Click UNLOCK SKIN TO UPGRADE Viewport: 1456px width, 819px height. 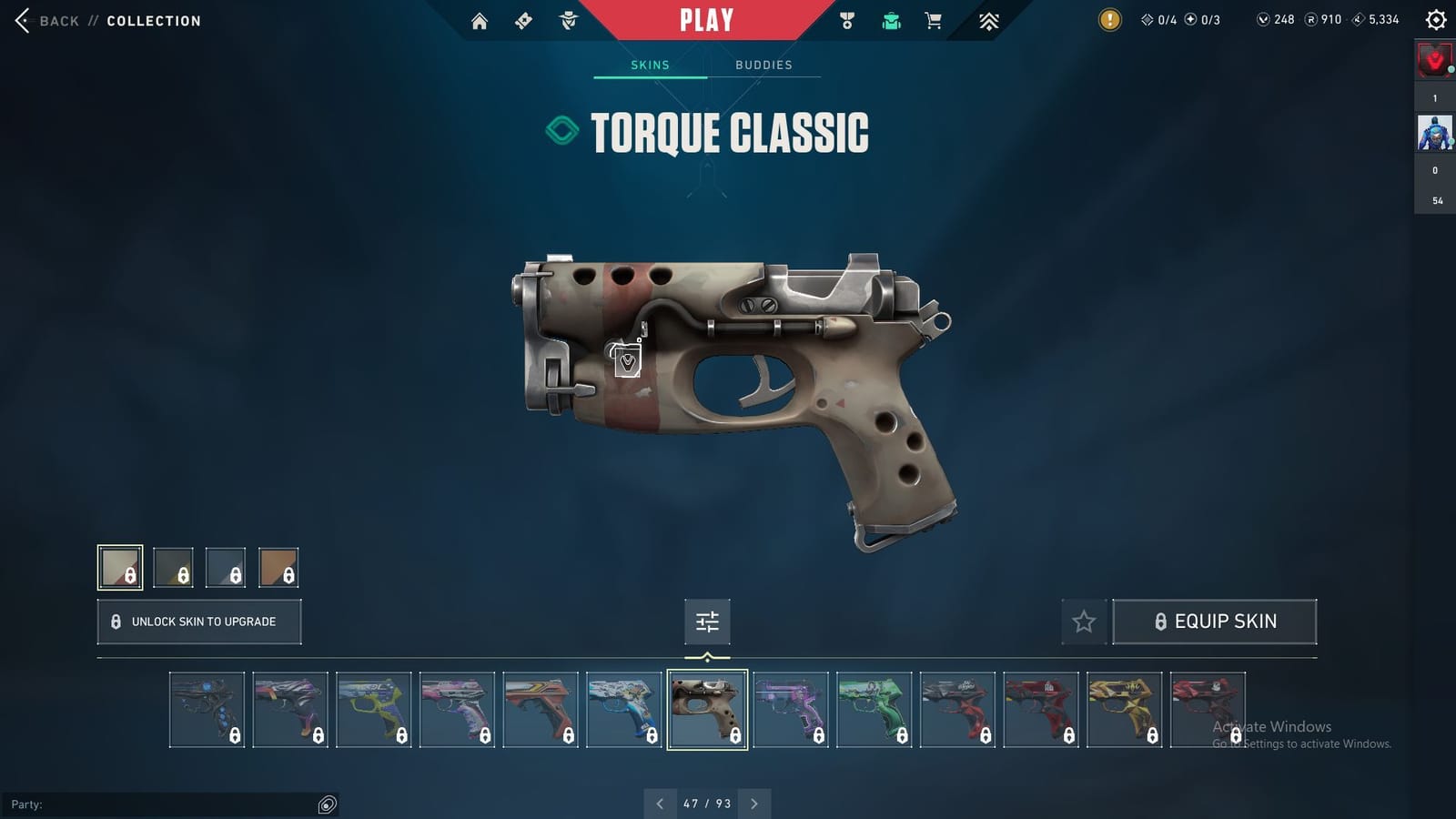(x=198, y=622)
